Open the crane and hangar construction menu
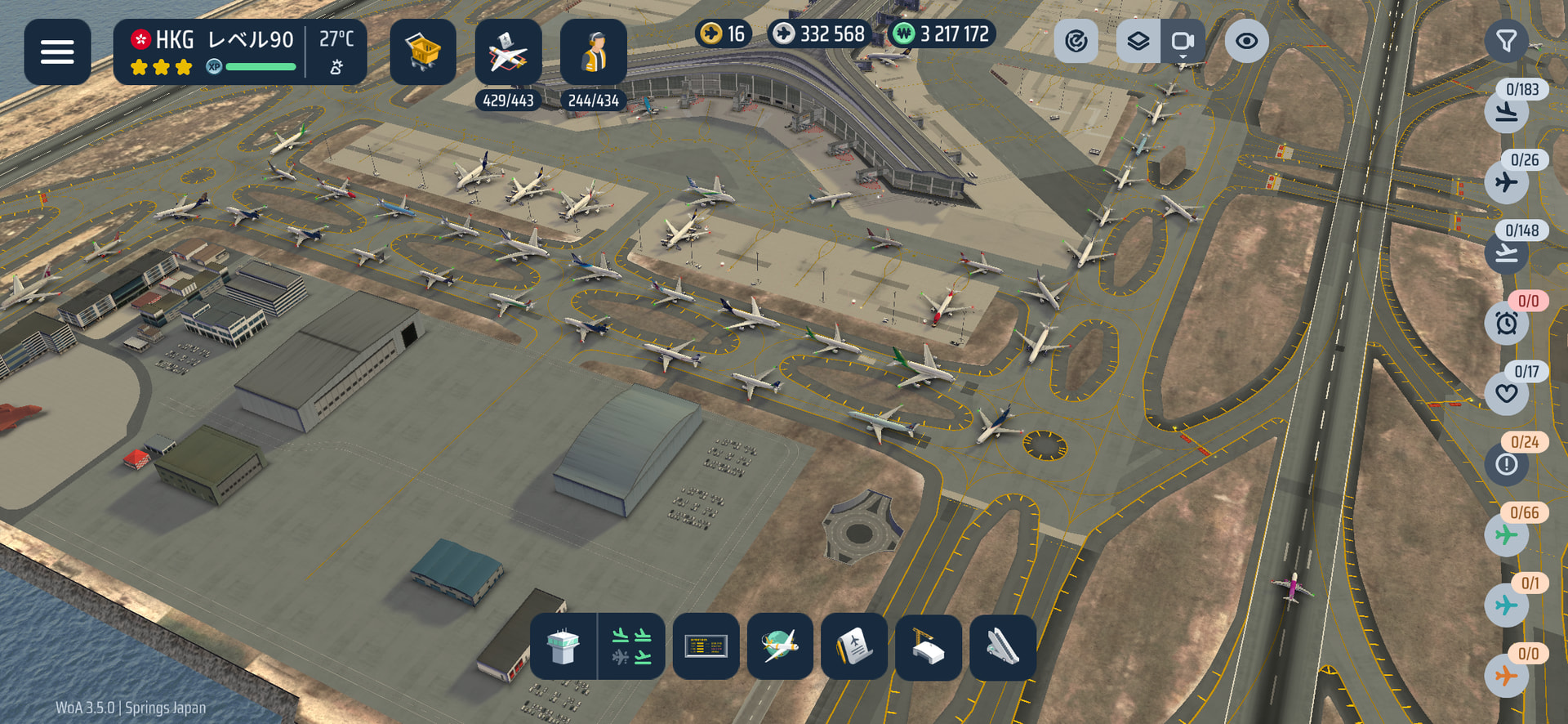The width and height of the screenshot is (1568, 724). tap(928, 646)
